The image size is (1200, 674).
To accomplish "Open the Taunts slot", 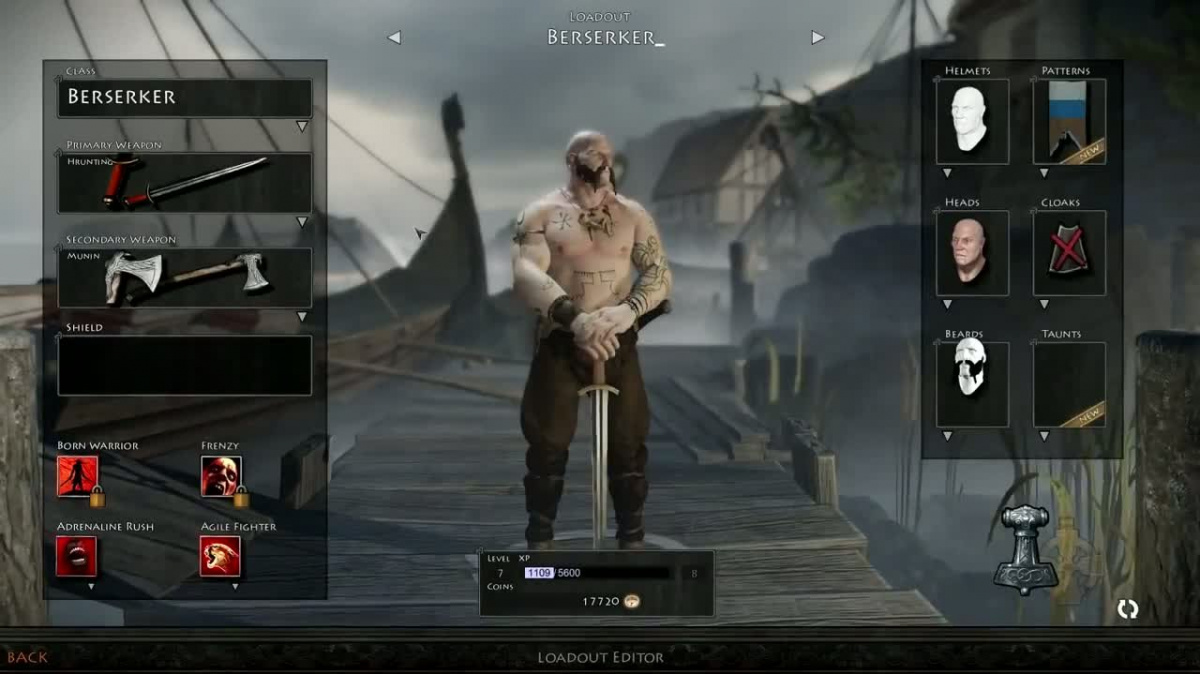I will (x=1069, y=384).
